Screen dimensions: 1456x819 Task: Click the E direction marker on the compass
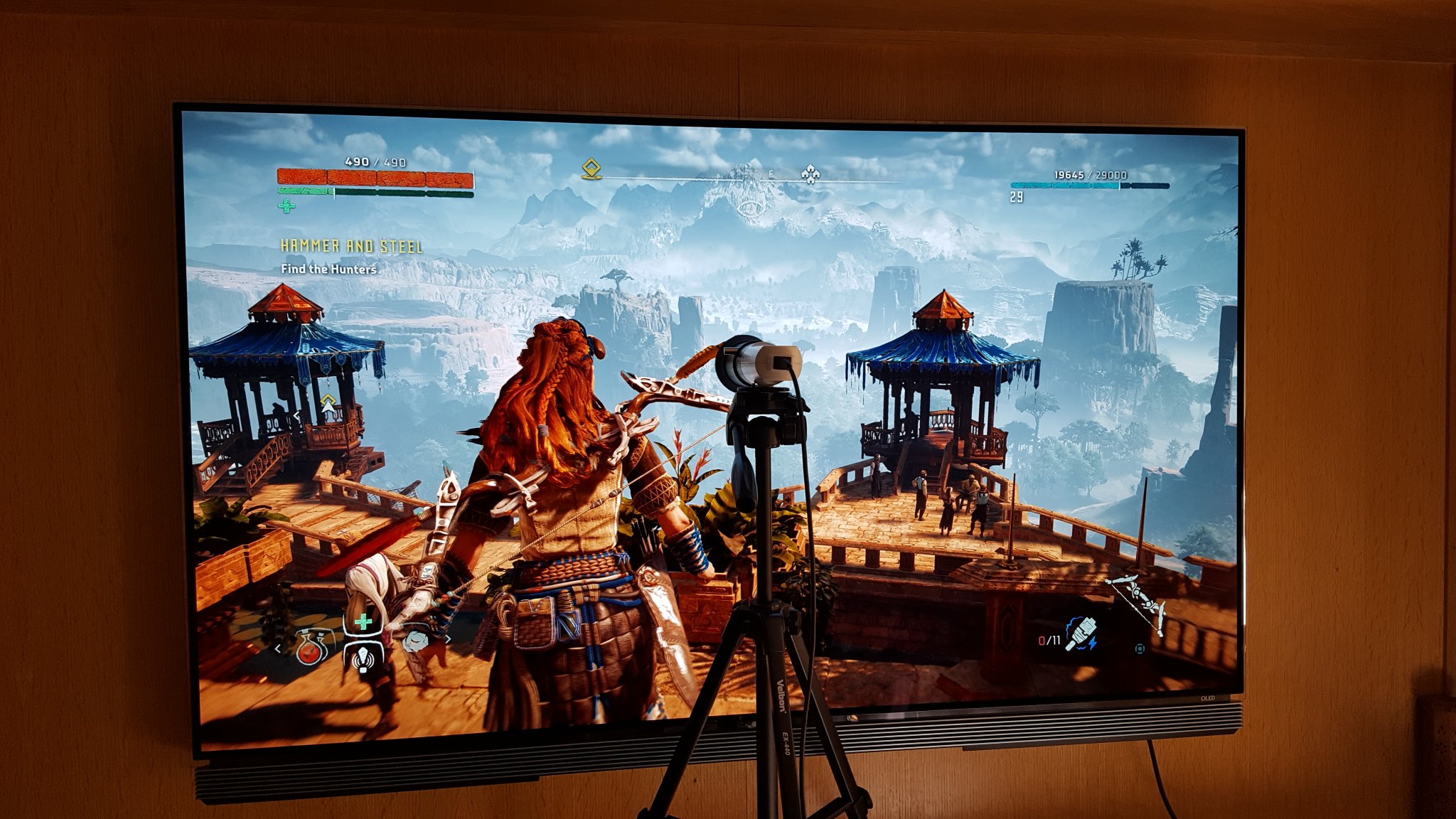[x=769, y=173]
